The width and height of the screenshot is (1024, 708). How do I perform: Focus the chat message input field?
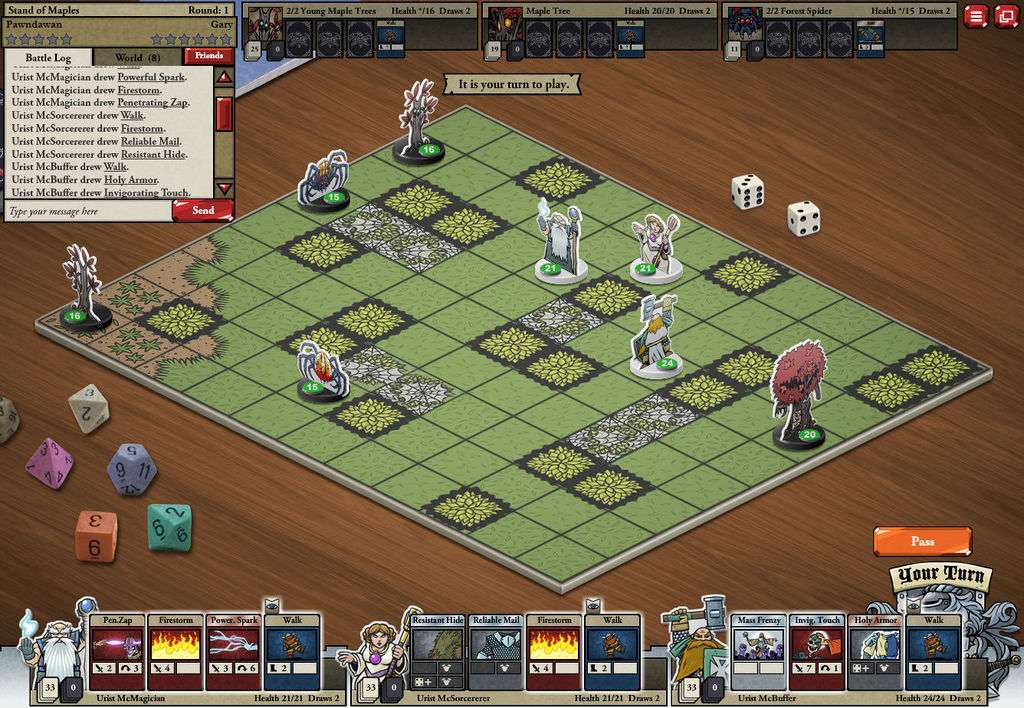pos(88,212)
